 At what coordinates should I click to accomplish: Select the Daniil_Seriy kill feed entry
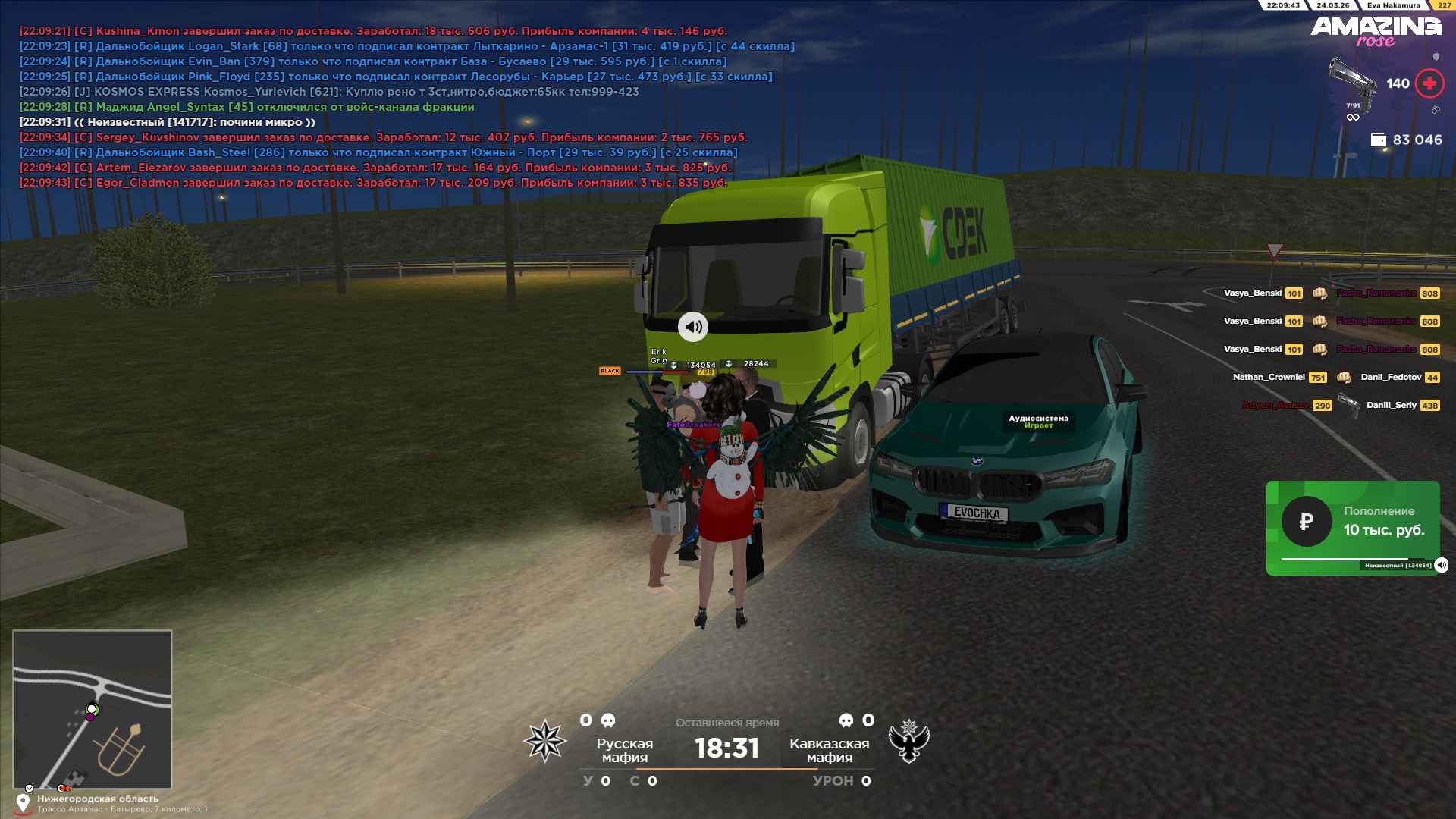tap(1392, 405)
